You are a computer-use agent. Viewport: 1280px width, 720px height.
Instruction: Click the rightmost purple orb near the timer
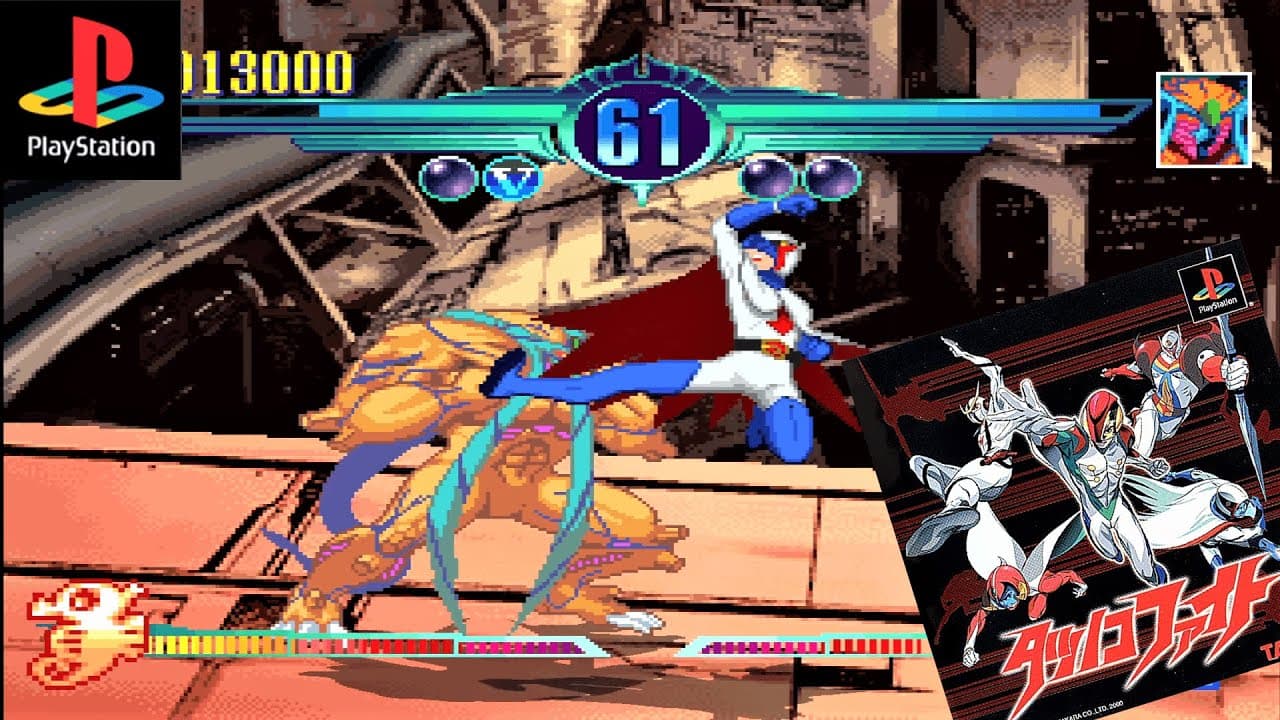831,180
